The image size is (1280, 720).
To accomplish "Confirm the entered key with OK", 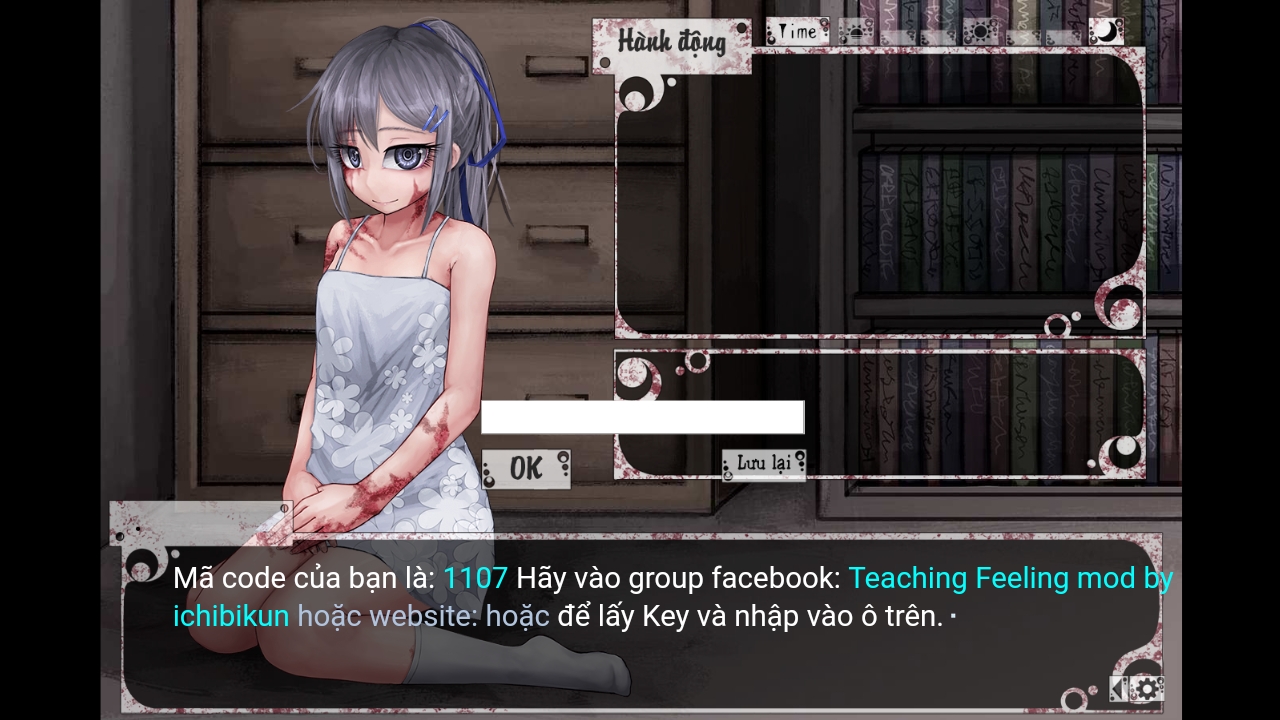I will 526,469.
